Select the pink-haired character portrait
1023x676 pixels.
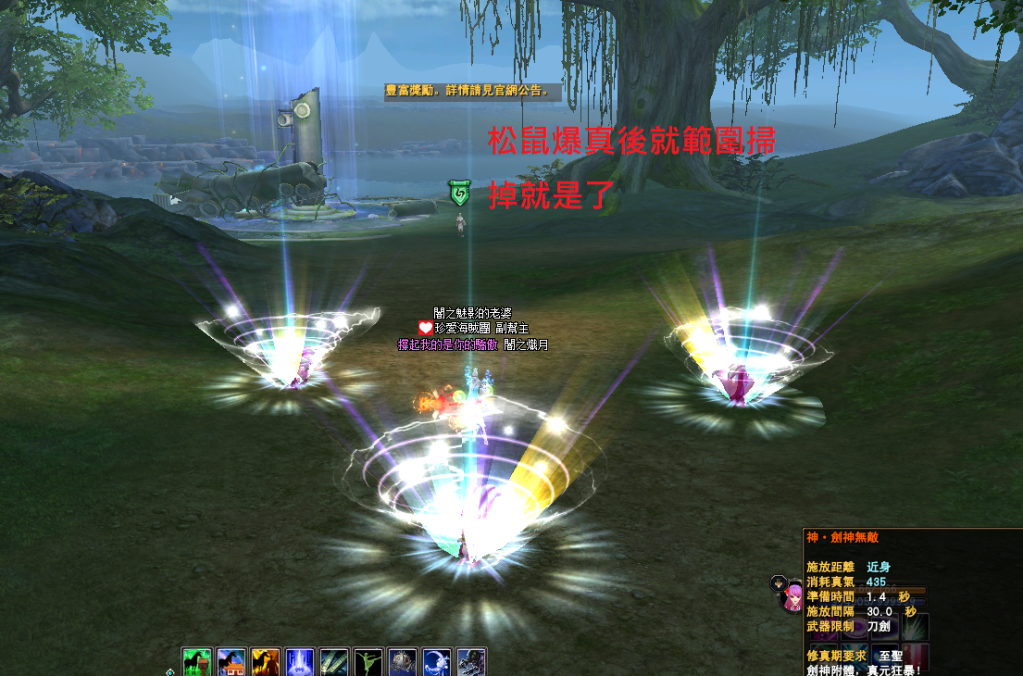pyautogui.click(x=793, y=598)
